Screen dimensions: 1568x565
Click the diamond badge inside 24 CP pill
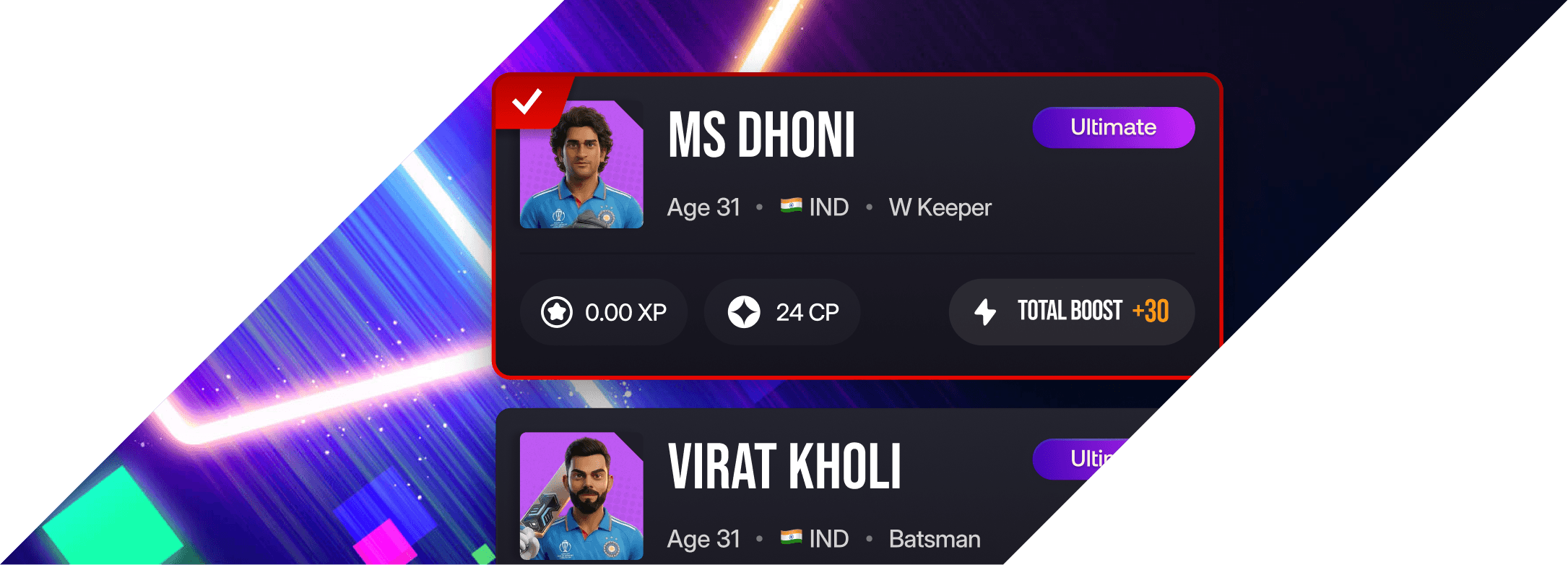pyautogui.click(x=745, y=312)
